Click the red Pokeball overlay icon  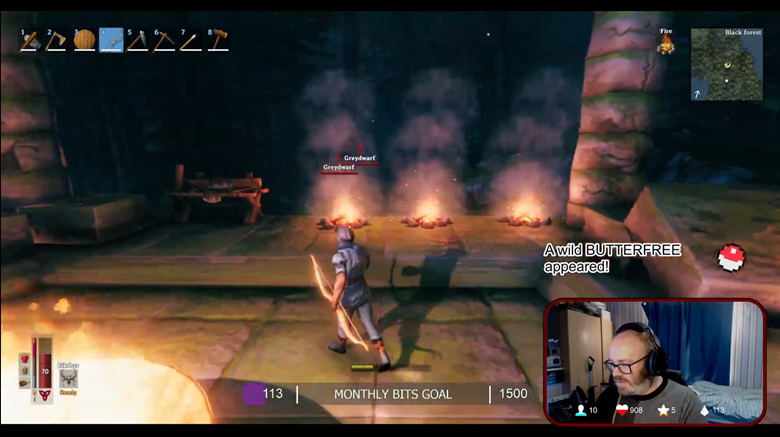tap(731, 257)
